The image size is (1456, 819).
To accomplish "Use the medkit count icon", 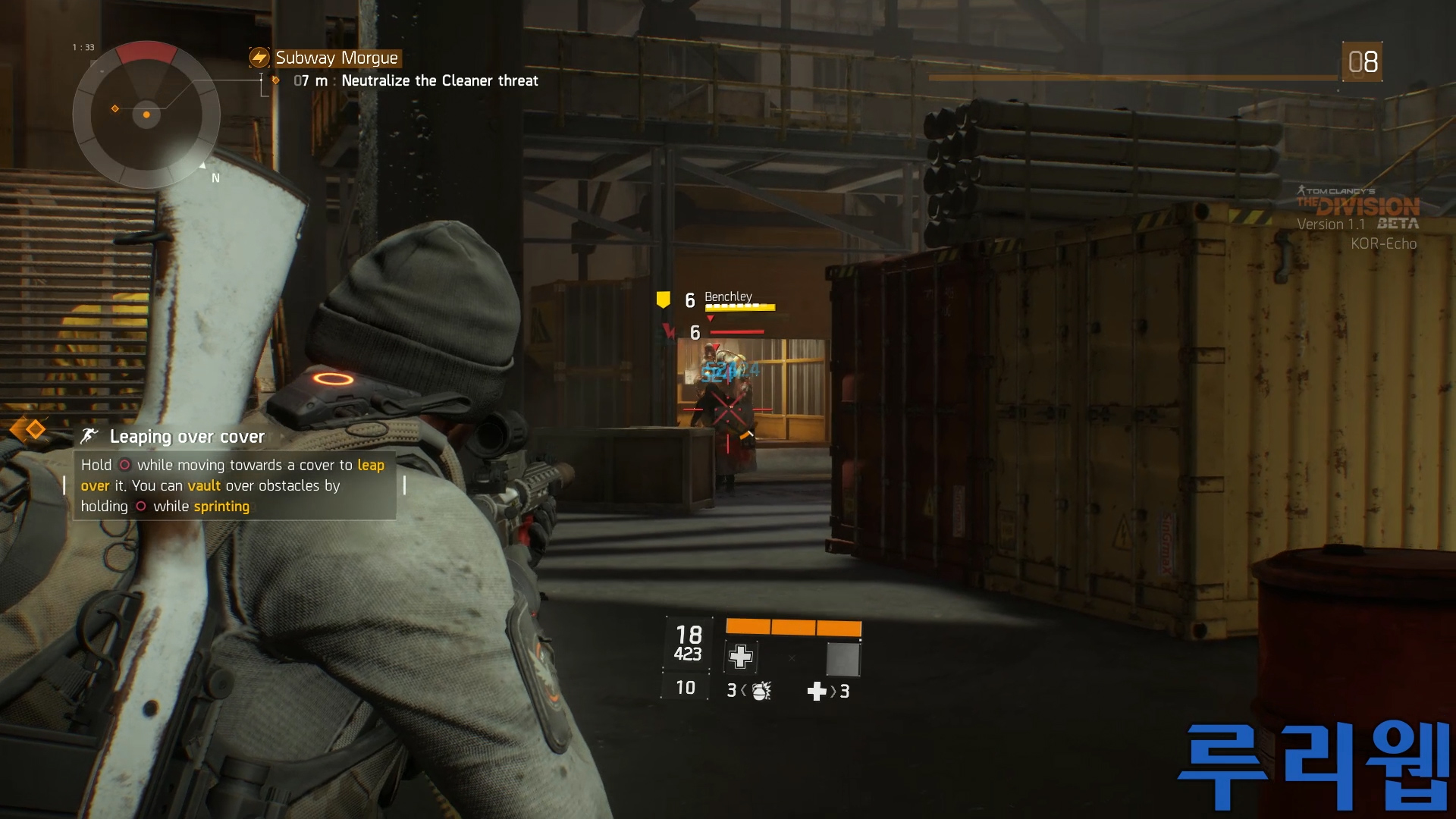I will click(817, 691).
